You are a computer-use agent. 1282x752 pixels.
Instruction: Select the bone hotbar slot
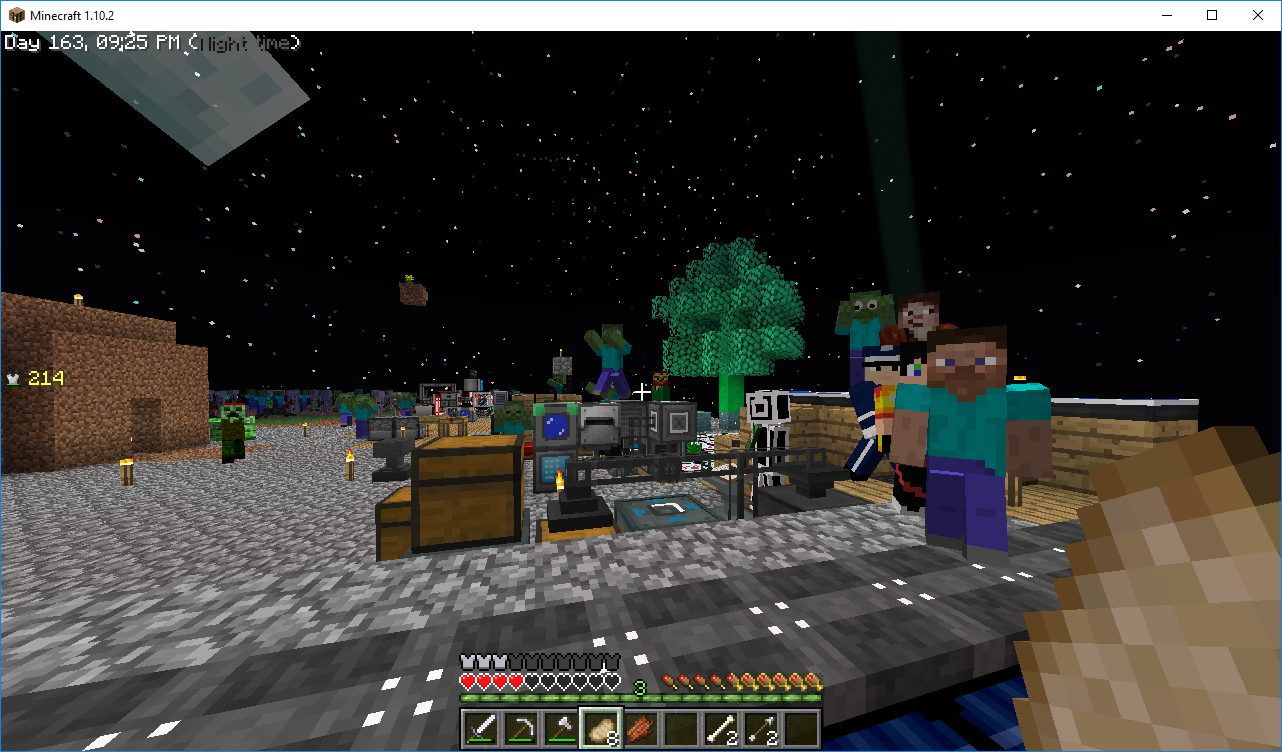(721, 728)
